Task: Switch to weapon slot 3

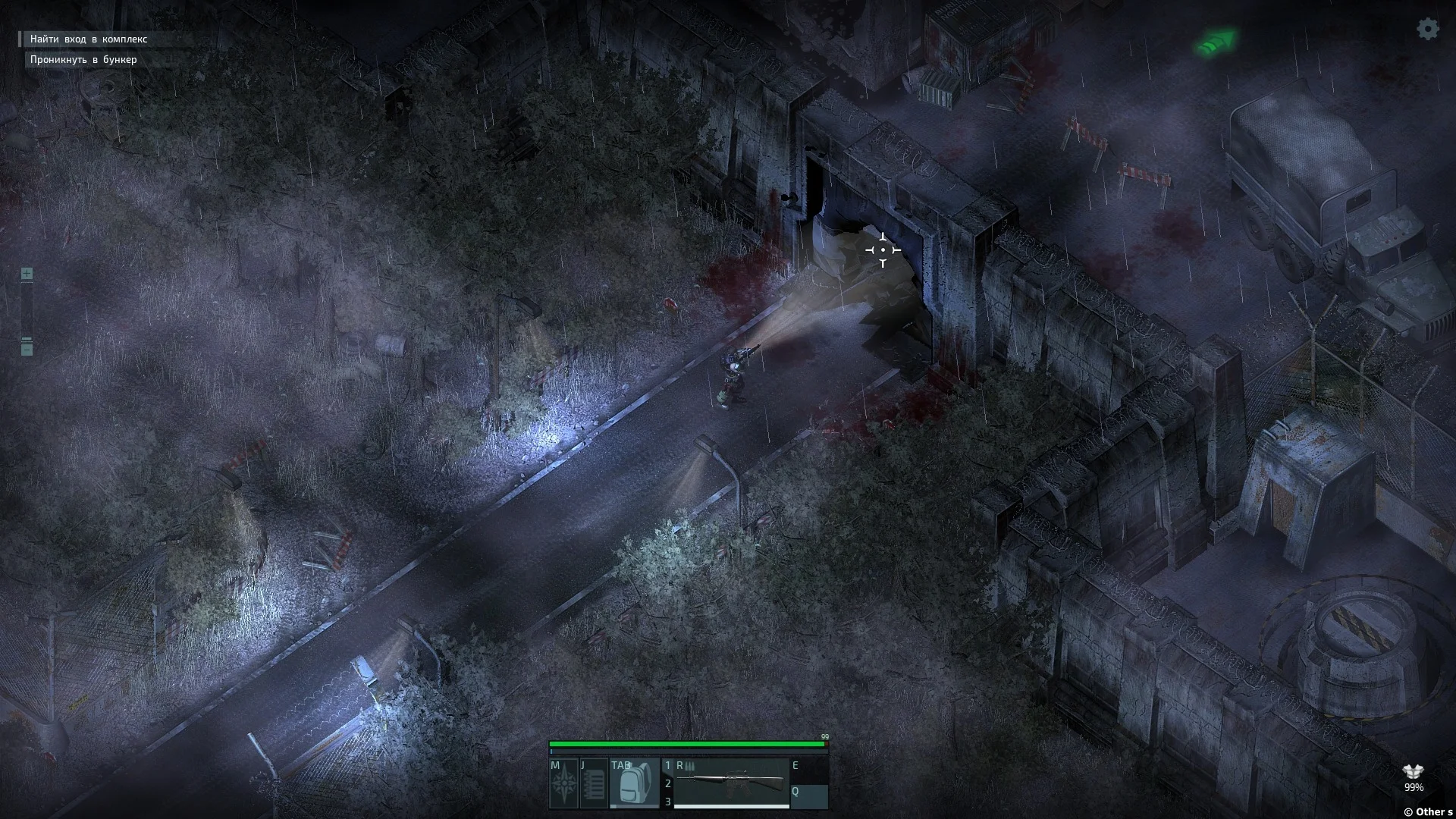Action: [x=668, y=802]
